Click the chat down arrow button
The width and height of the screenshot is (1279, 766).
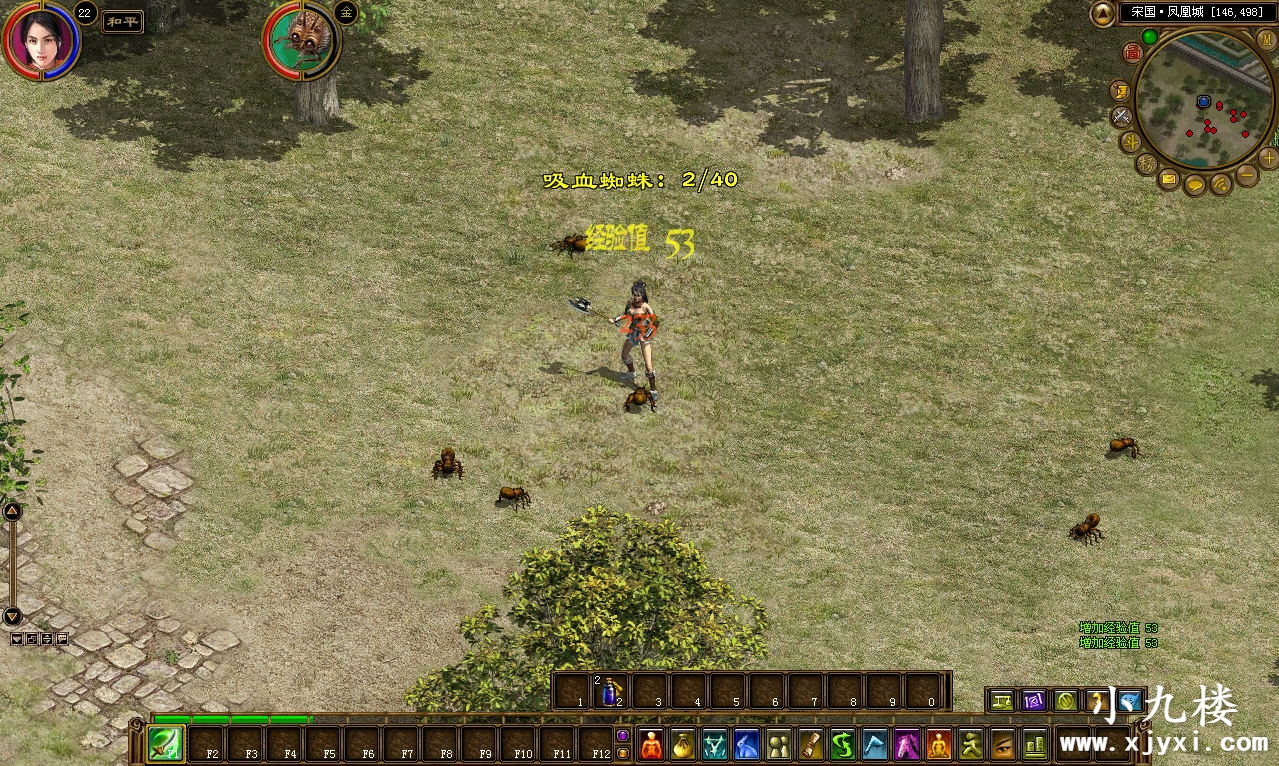(12, 616)
